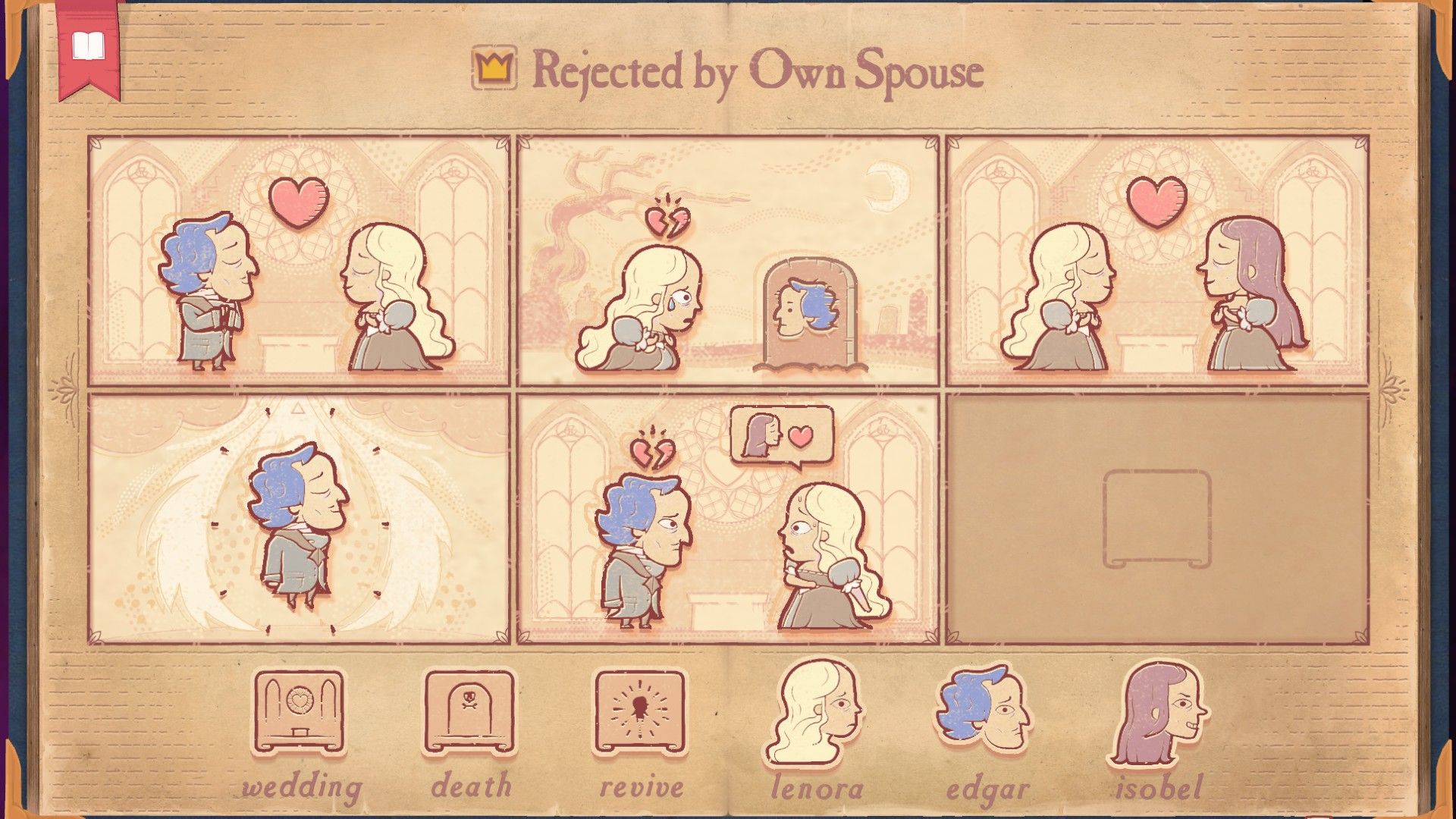1456x819 pixels.
Task: Click the crown icon beside the title
Action: click(492, 69)
